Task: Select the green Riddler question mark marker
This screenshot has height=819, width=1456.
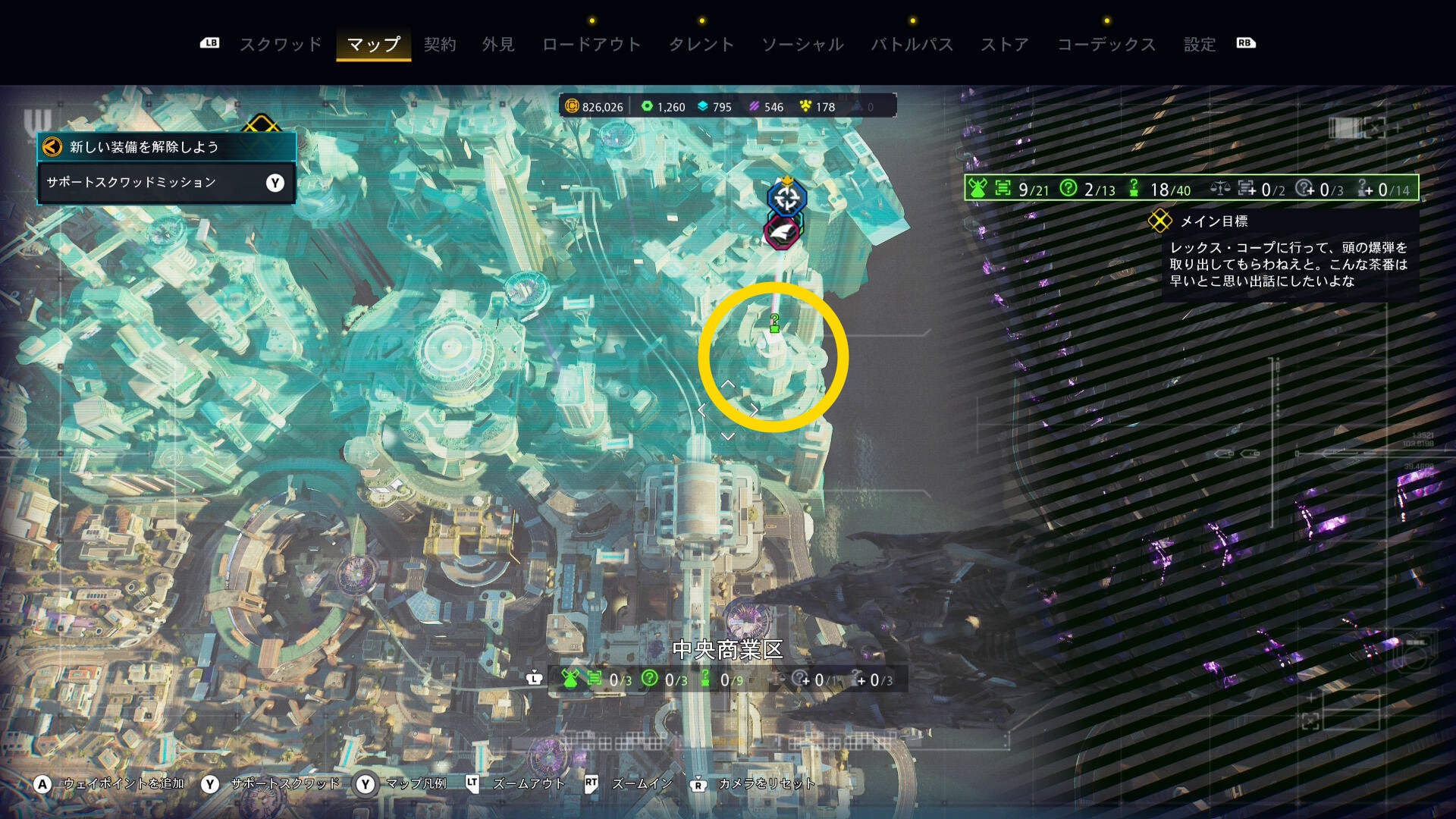Action: (774, 323)
